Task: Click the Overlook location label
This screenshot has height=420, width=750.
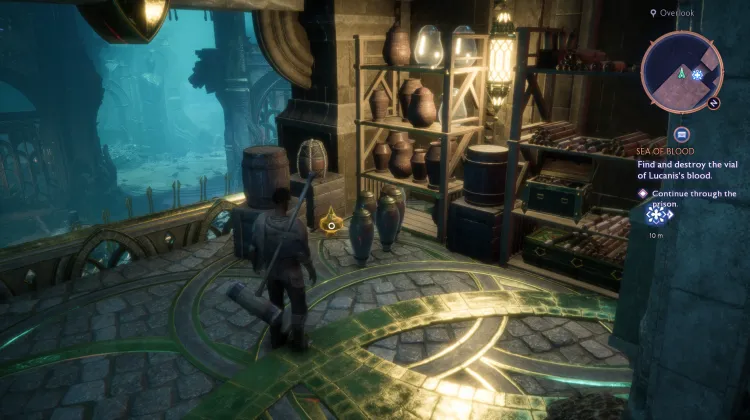Action: point(677,14)
